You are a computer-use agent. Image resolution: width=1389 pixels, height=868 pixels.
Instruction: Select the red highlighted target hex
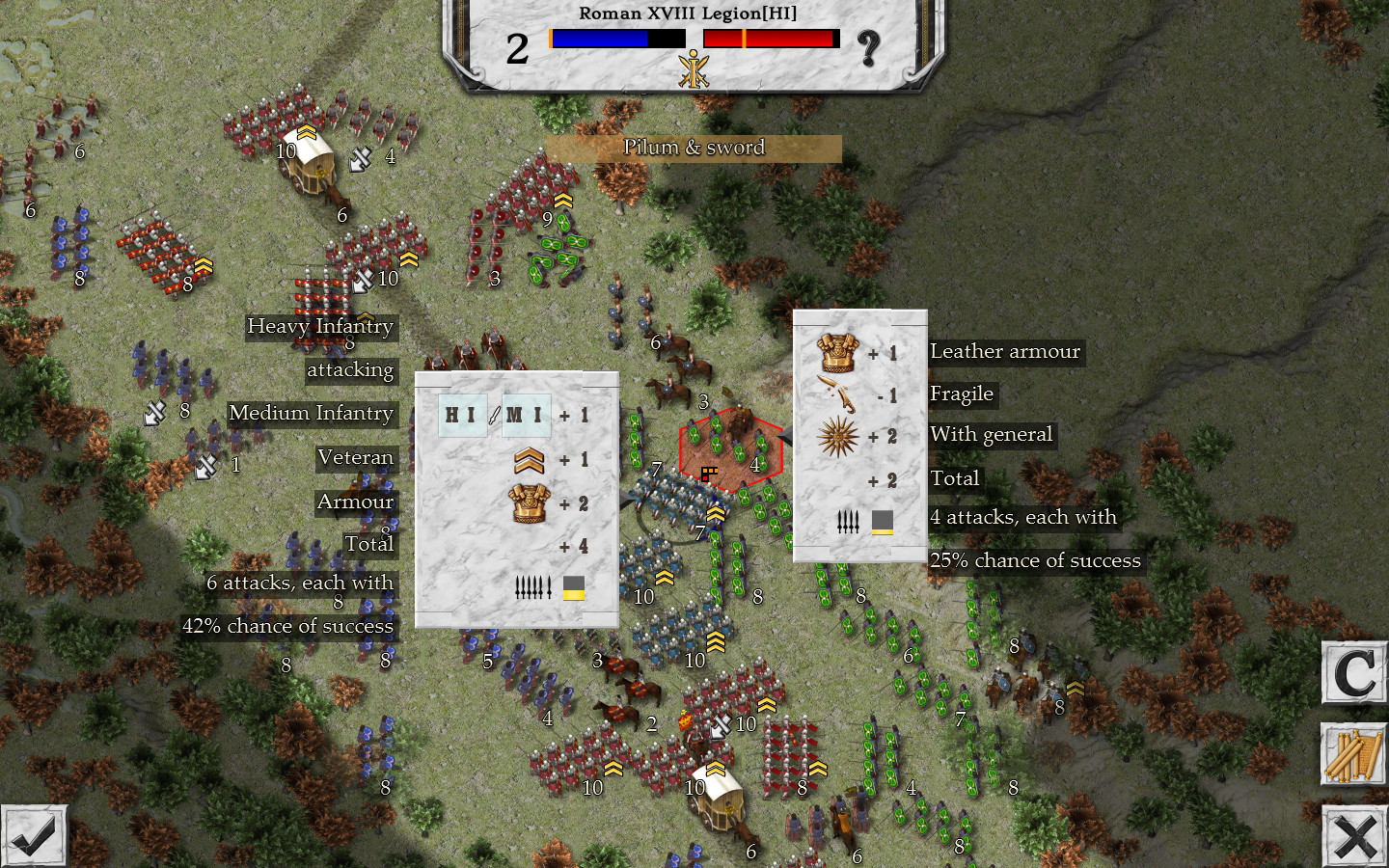click(x=730, y=450)
